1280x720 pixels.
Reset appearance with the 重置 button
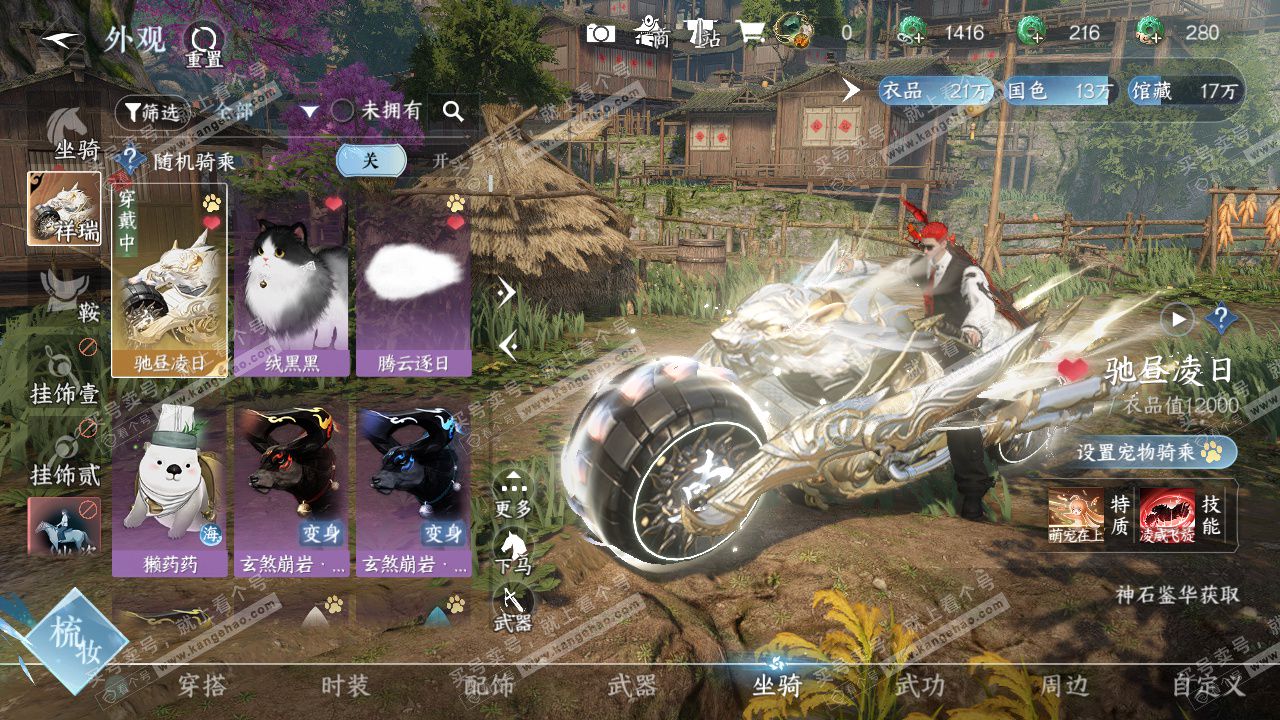click(204, 44)
